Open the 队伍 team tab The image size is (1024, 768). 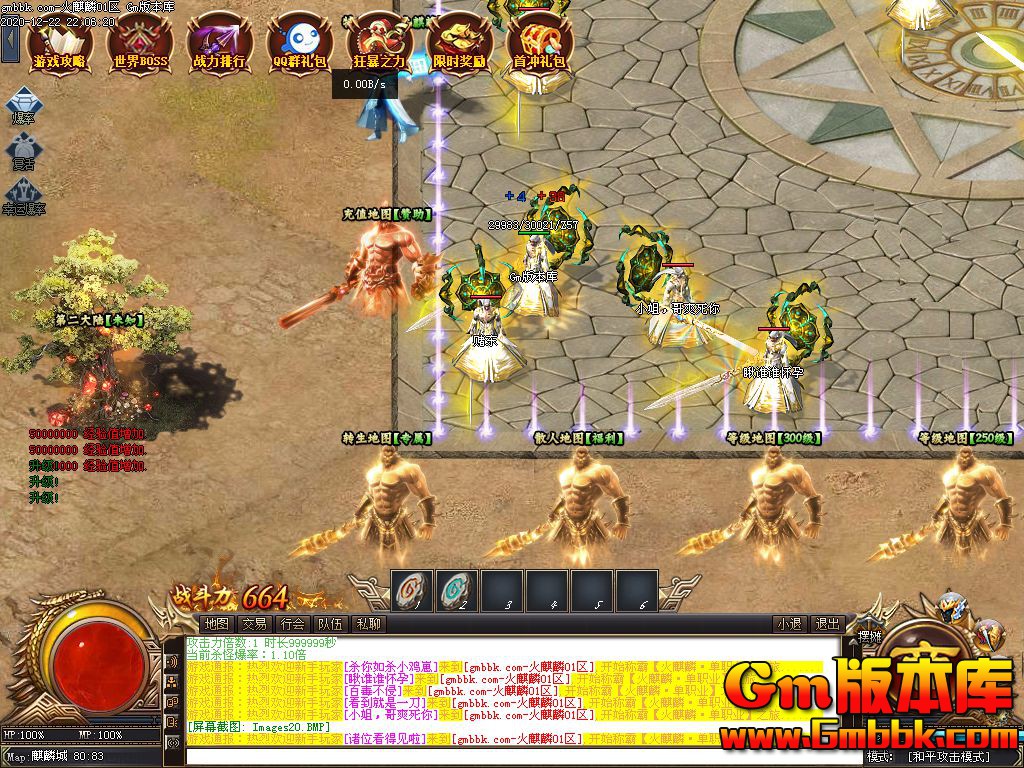pos(331,624)
